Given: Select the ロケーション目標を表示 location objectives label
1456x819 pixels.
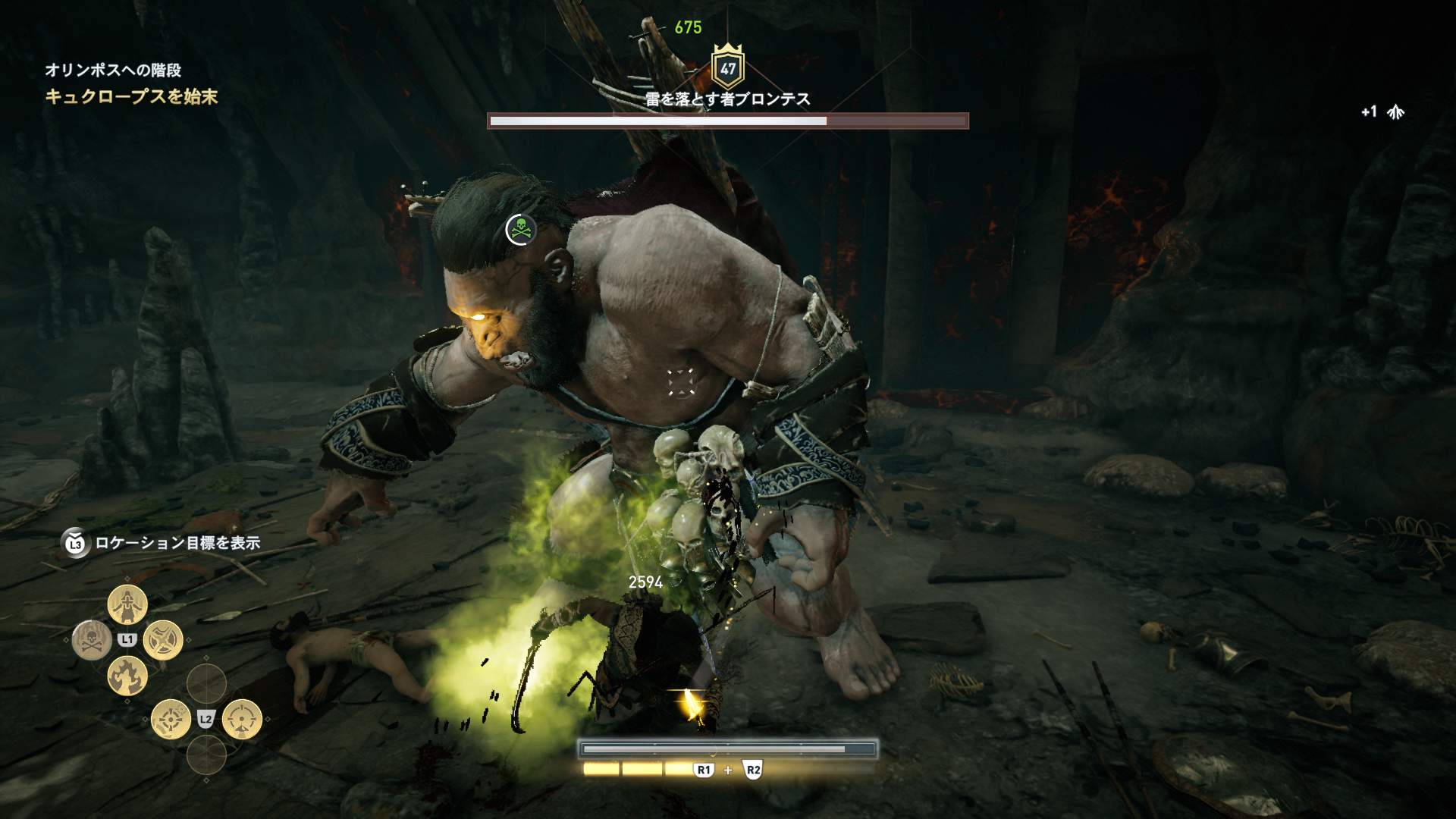Looking at the screenshot, I should pyautogui.click(x=177, y=543).
